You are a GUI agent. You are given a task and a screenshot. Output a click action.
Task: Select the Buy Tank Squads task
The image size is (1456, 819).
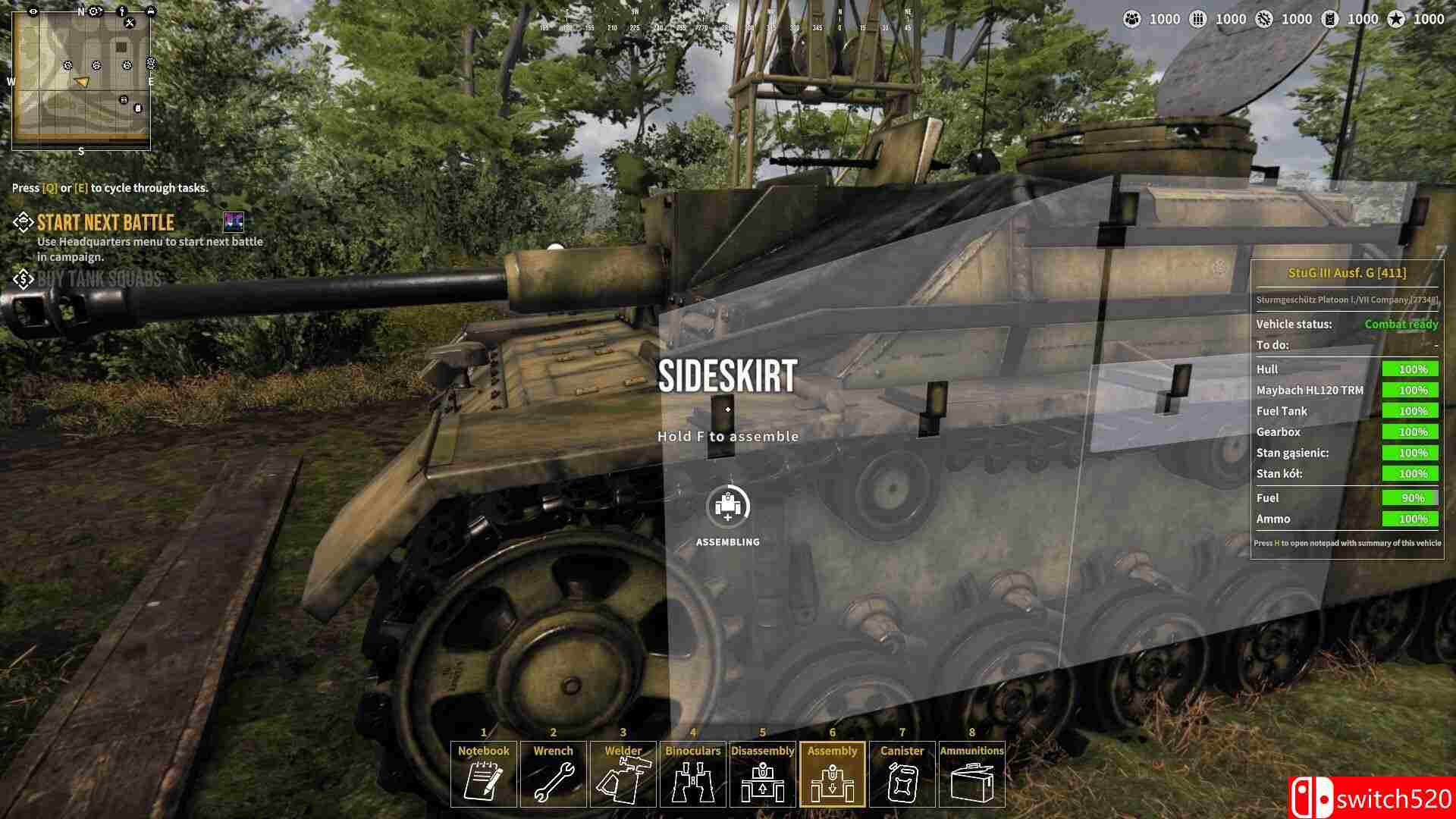99,279
